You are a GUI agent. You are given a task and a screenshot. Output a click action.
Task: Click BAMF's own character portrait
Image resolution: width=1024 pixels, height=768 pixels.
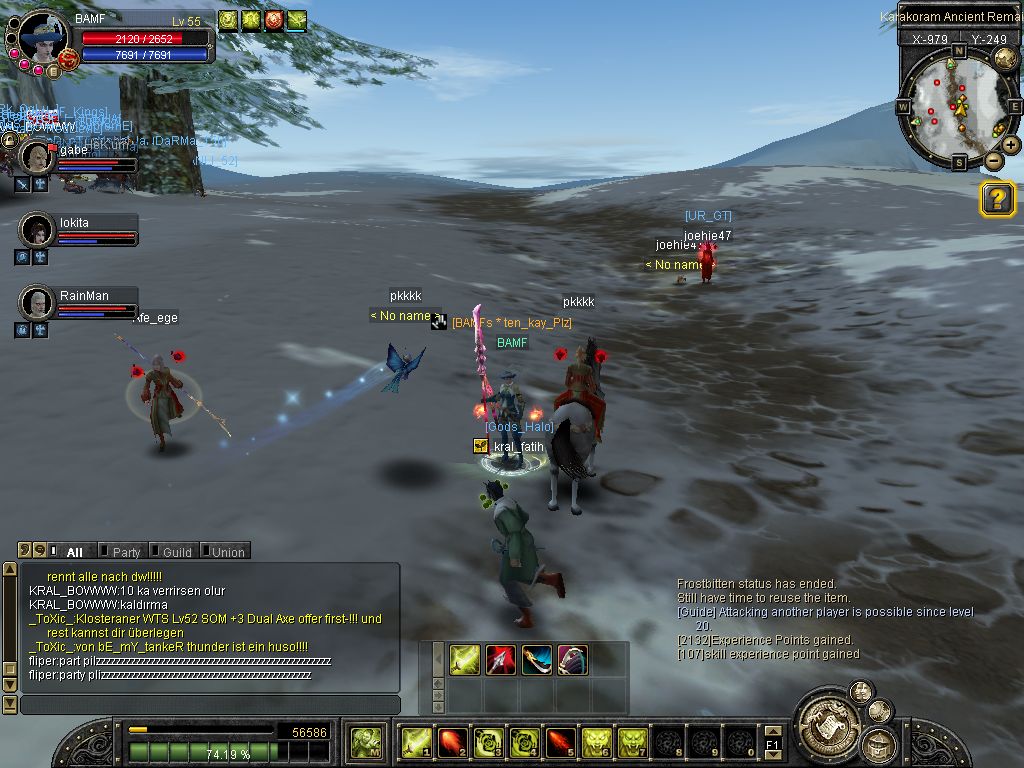coord(42,40)
